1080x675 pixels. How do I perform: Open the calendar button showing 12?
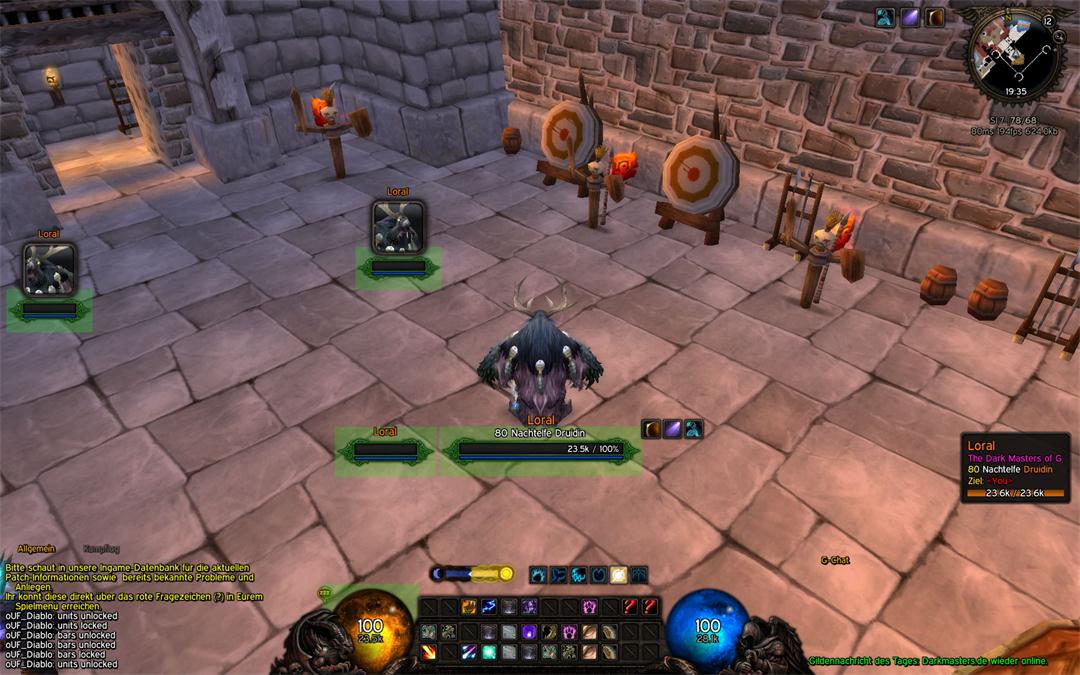(1046, 20)
